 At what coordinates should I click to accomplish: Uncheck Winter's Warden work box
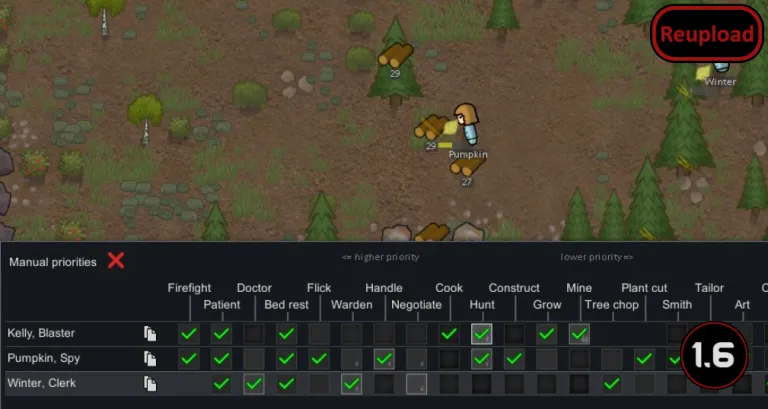pyautogui.click(x=351, y=383)
